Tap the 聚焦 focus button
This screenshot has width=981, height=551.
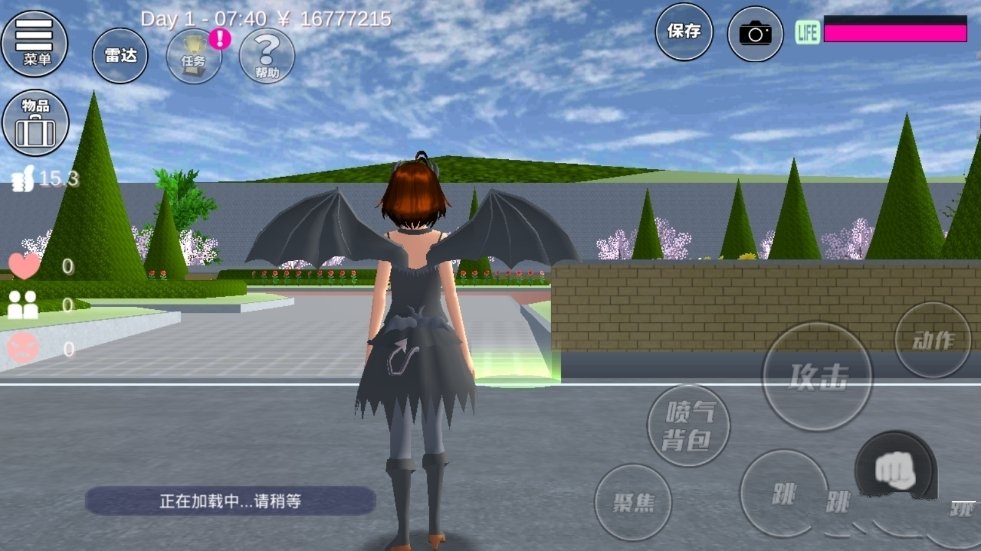point(632,501)
